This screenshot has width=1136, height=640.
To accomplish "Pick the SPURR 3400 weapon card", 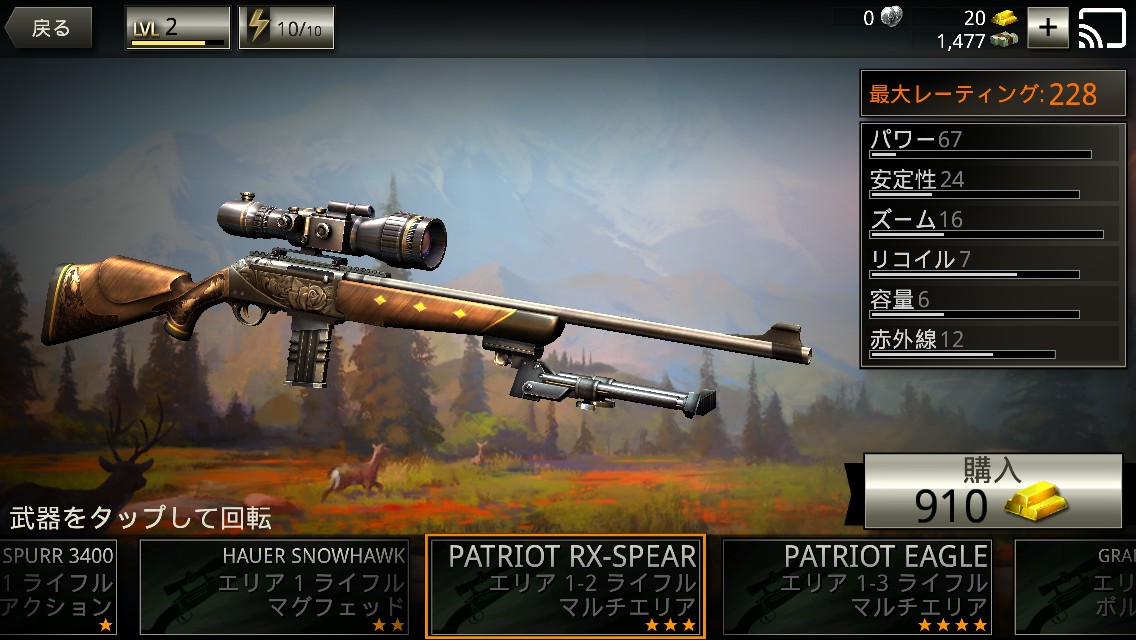I will (x=58, y=587).
